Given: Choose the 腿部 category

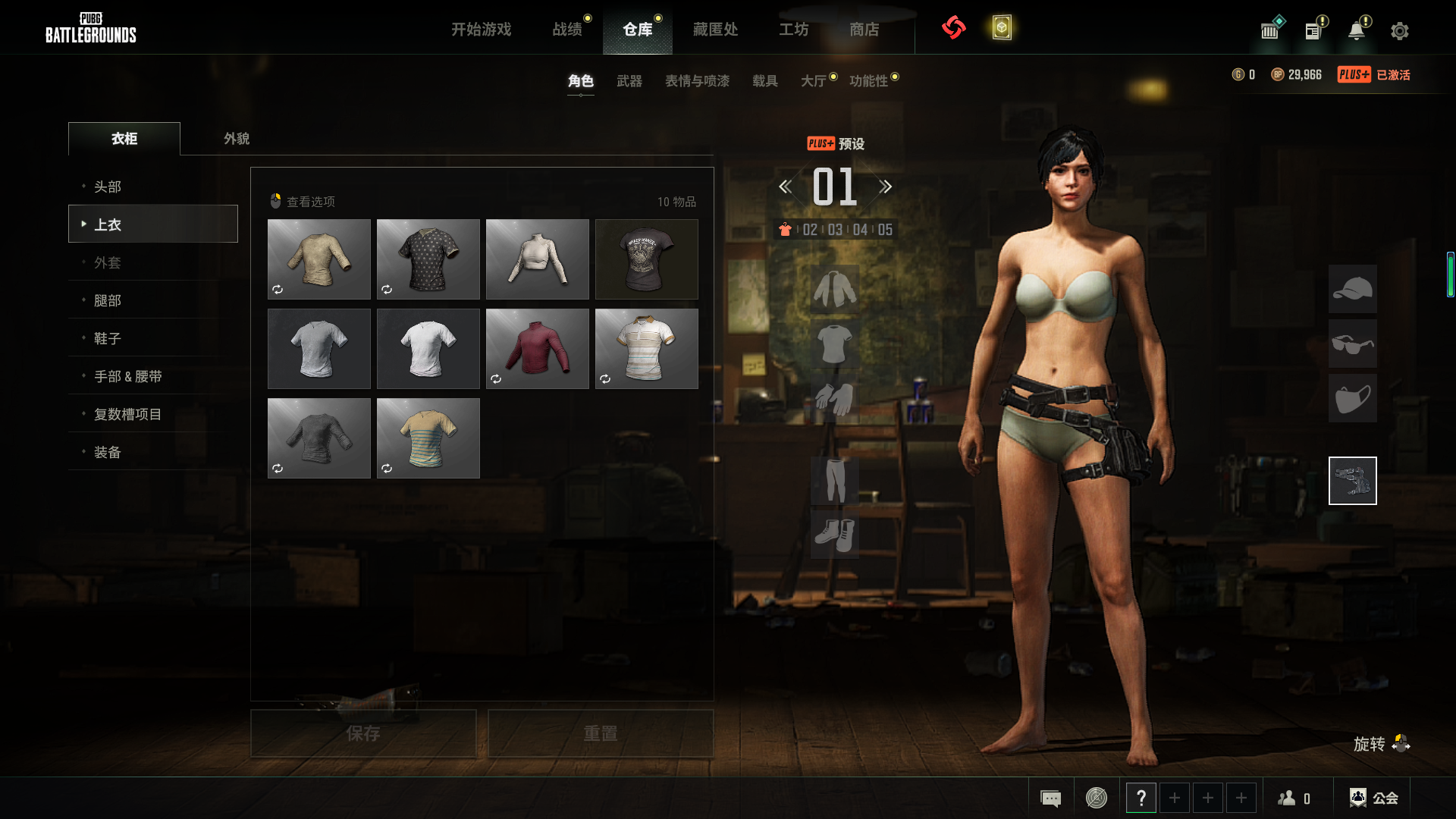Looking at the screenshot, I should [x=108, y=300].
